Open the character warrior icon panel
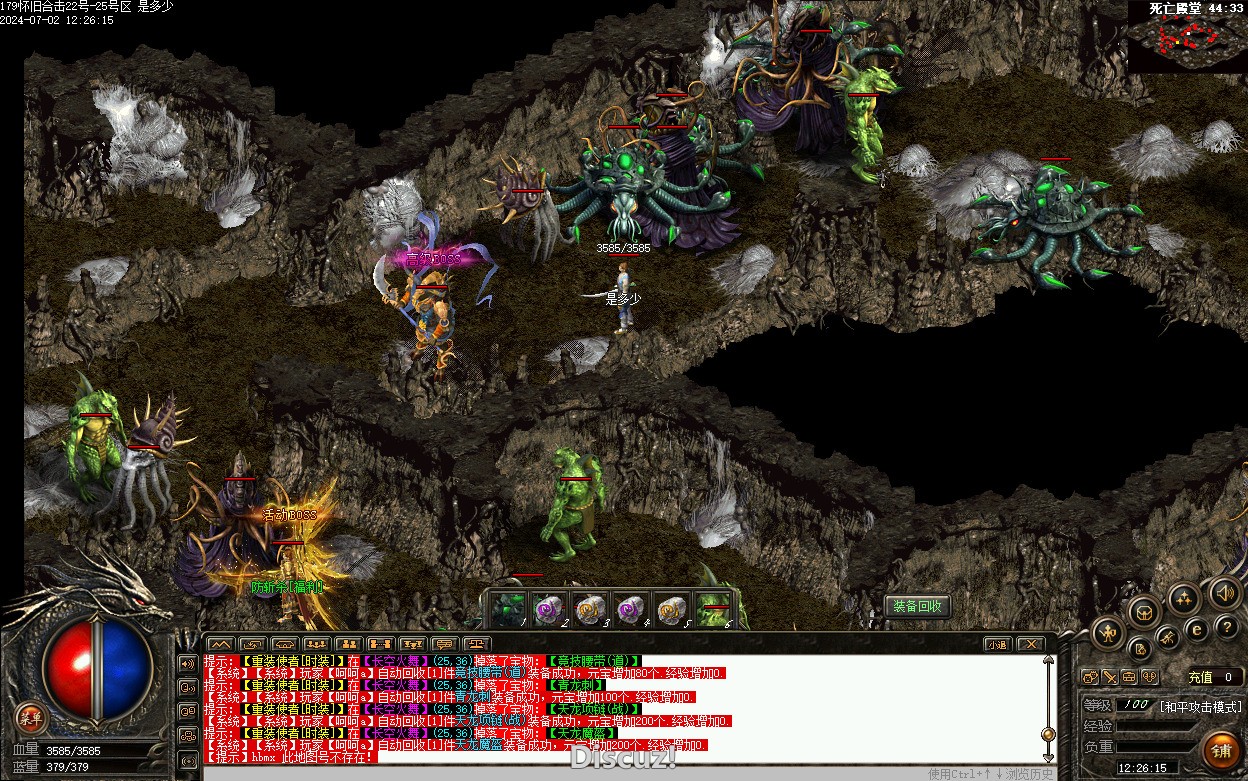The width and height of the screenshot is (1248, 781). pos(1109,632)
